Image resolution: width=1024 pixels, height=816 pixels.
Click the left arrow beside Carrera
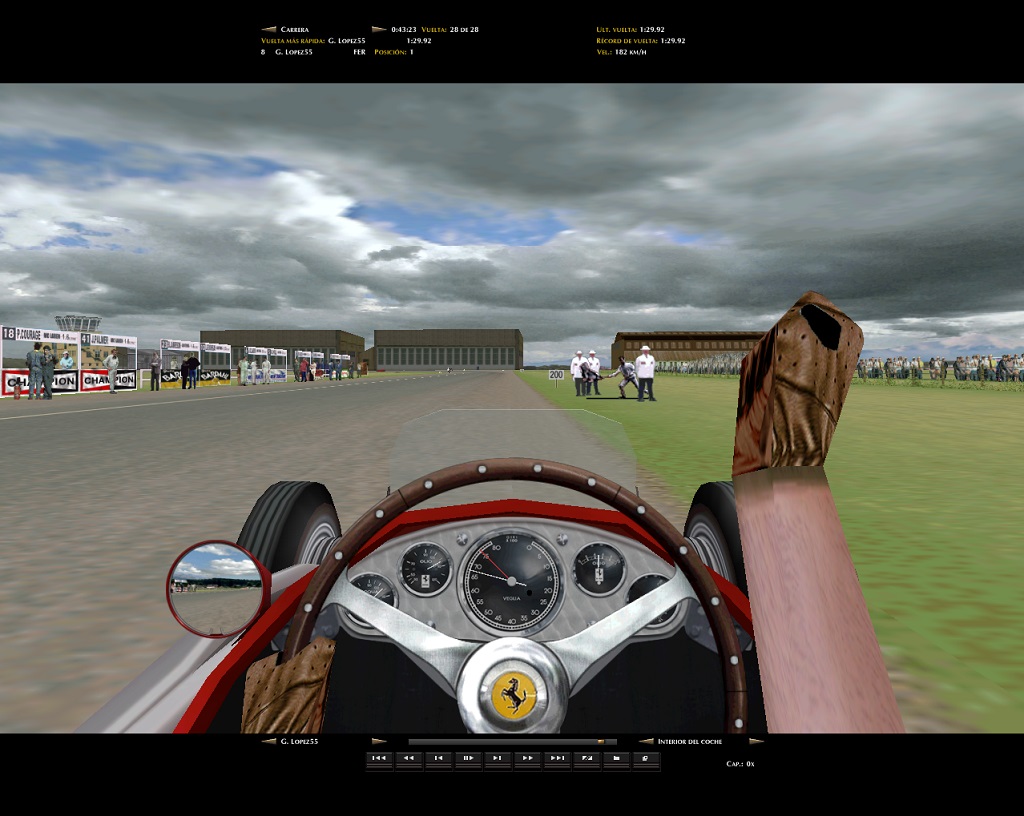(268, 29)
